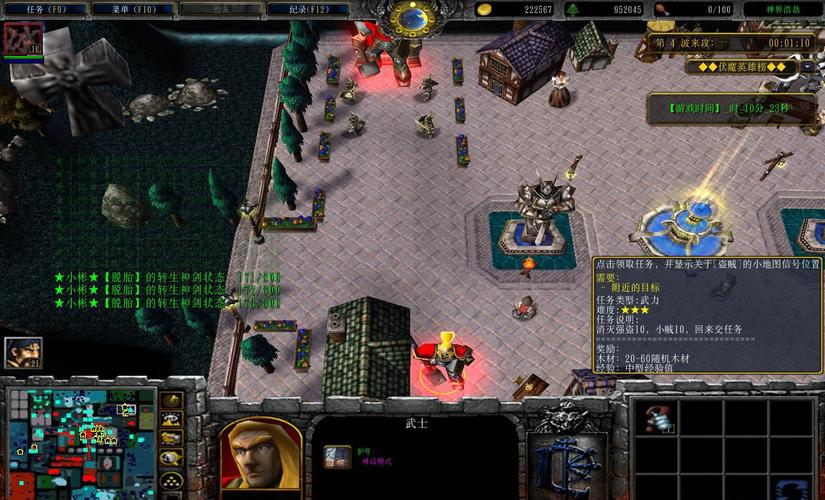Click the minimap signal button

click(x=171, y=401)
